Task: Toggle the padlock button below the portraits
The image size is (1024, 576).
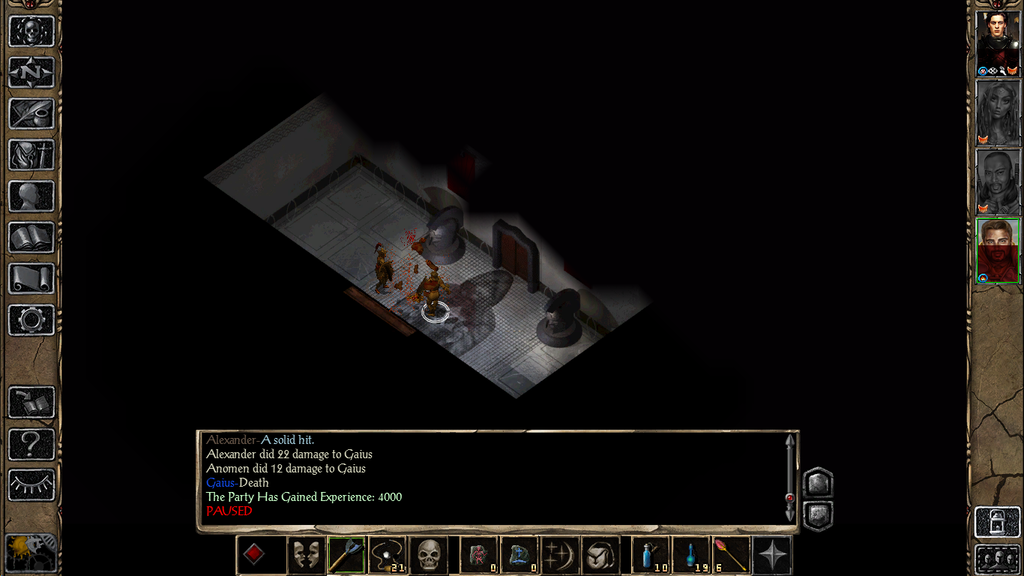Action: pyautogui.click(x=997, y=522)
